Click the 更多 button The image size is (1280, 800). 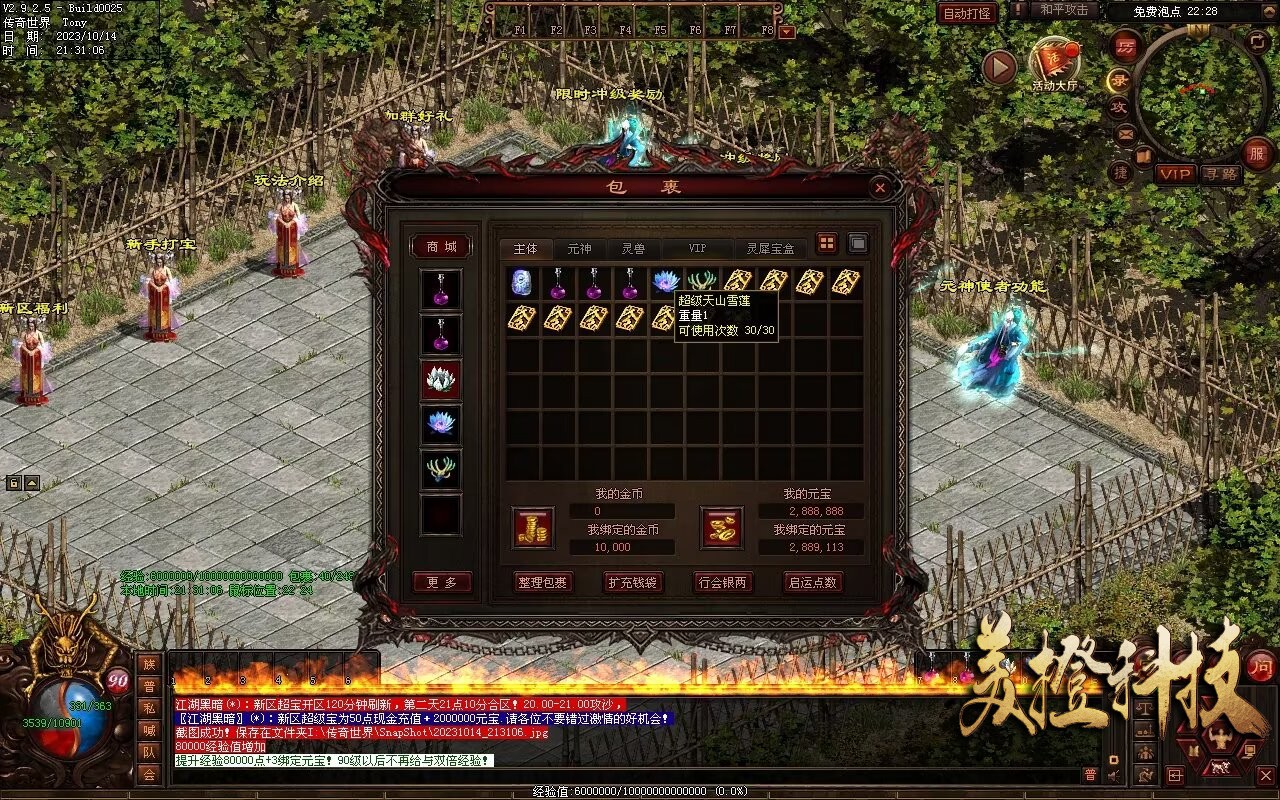click(441, 582)
